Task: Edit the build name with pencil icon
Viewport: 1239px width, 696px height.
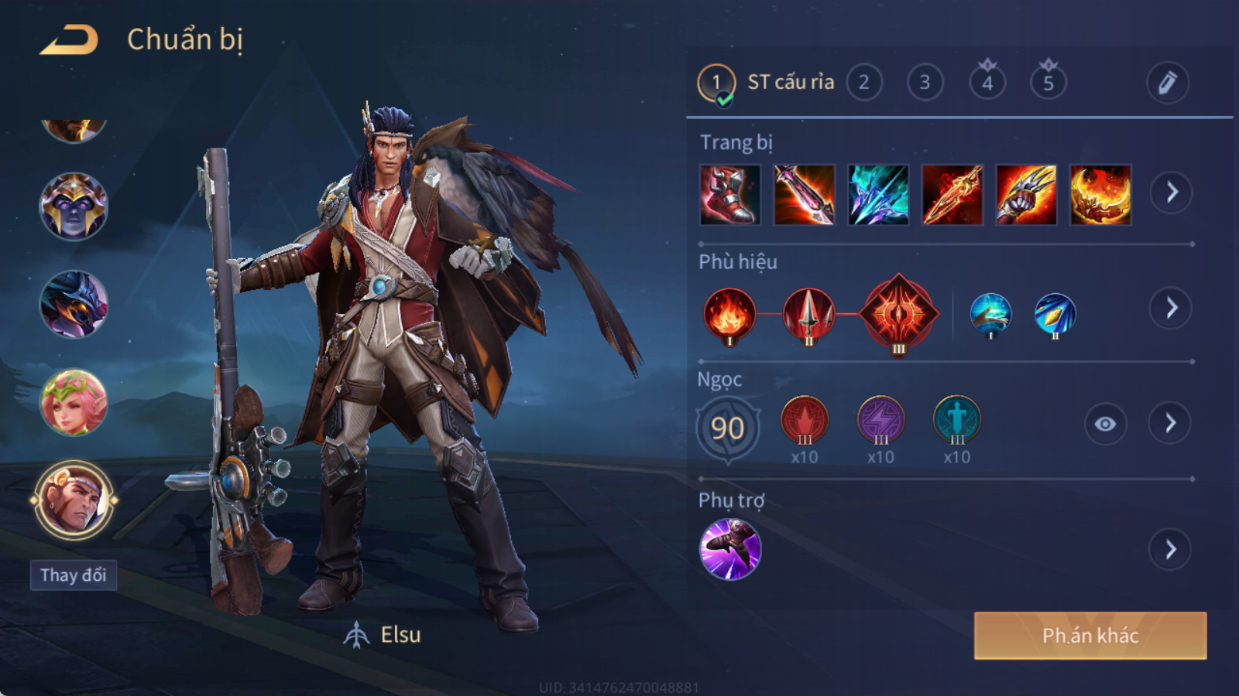Action: pyautogui.click(x=1167, y=83)
